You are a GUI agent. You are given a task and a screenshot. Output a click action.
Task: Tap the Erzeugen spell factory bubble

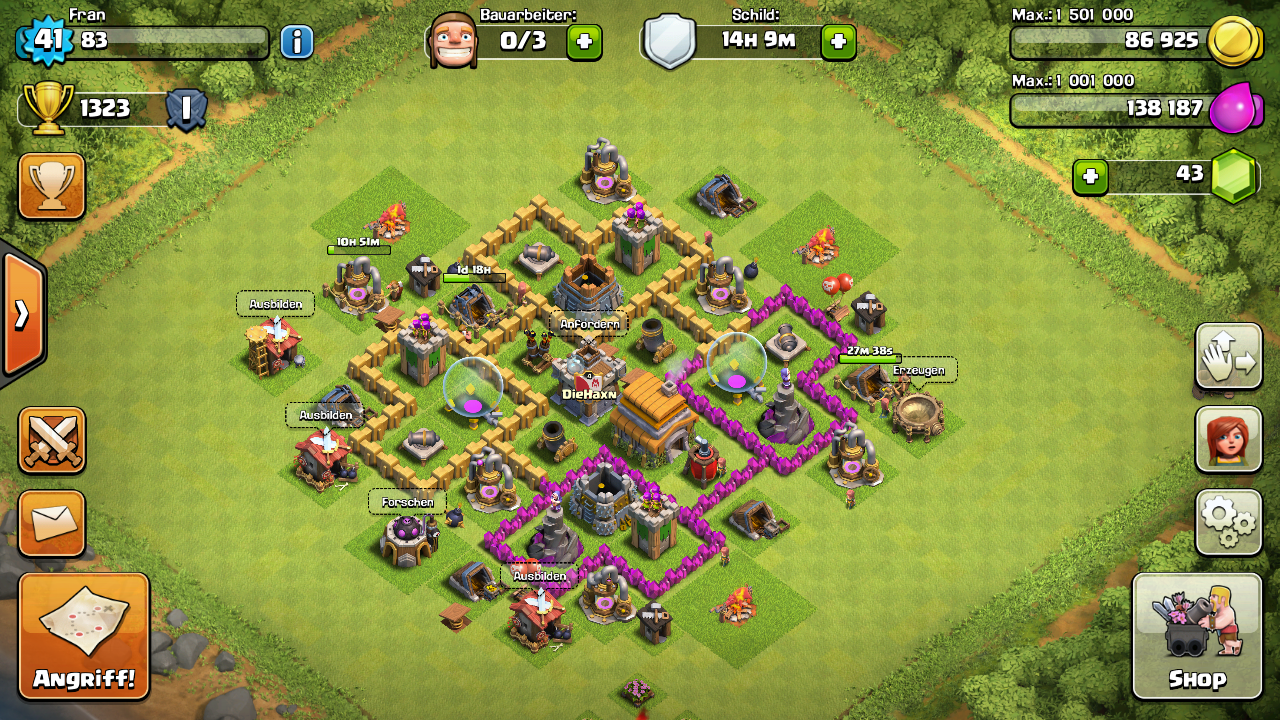tap(918, 370)
